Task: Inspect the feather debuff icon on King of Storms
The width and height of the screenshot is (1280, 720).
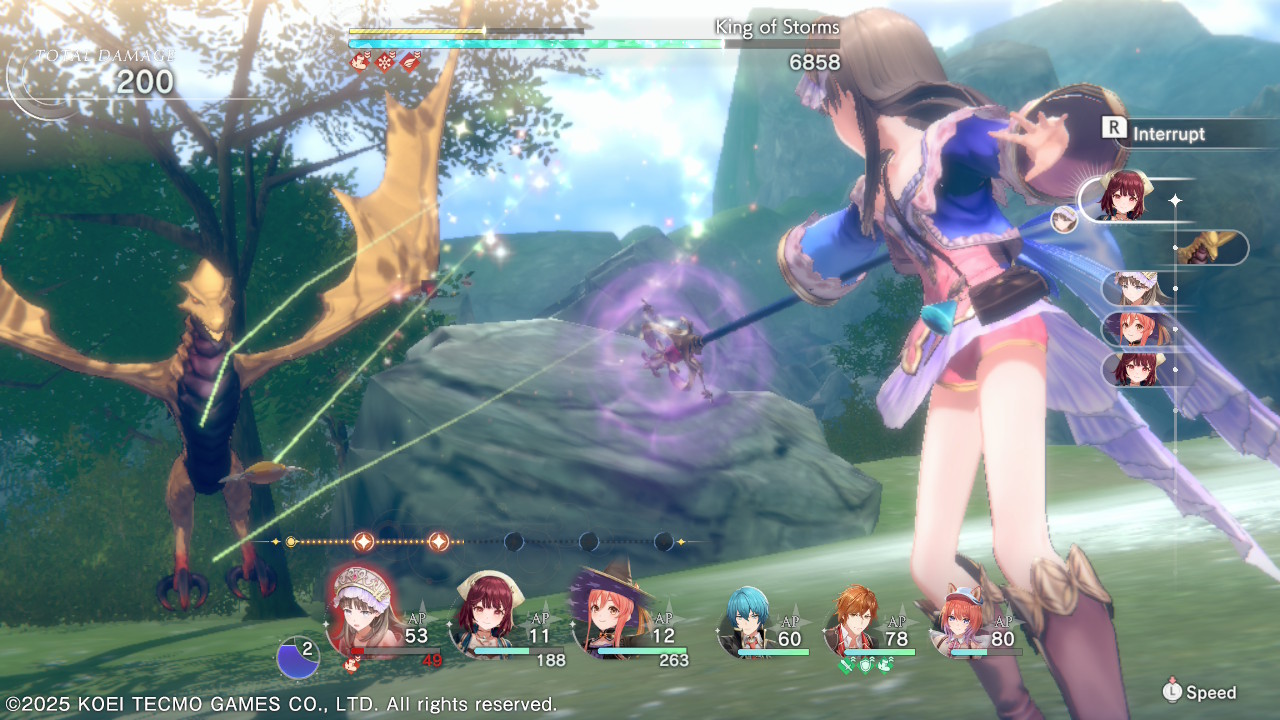Action: pos(410,63)
